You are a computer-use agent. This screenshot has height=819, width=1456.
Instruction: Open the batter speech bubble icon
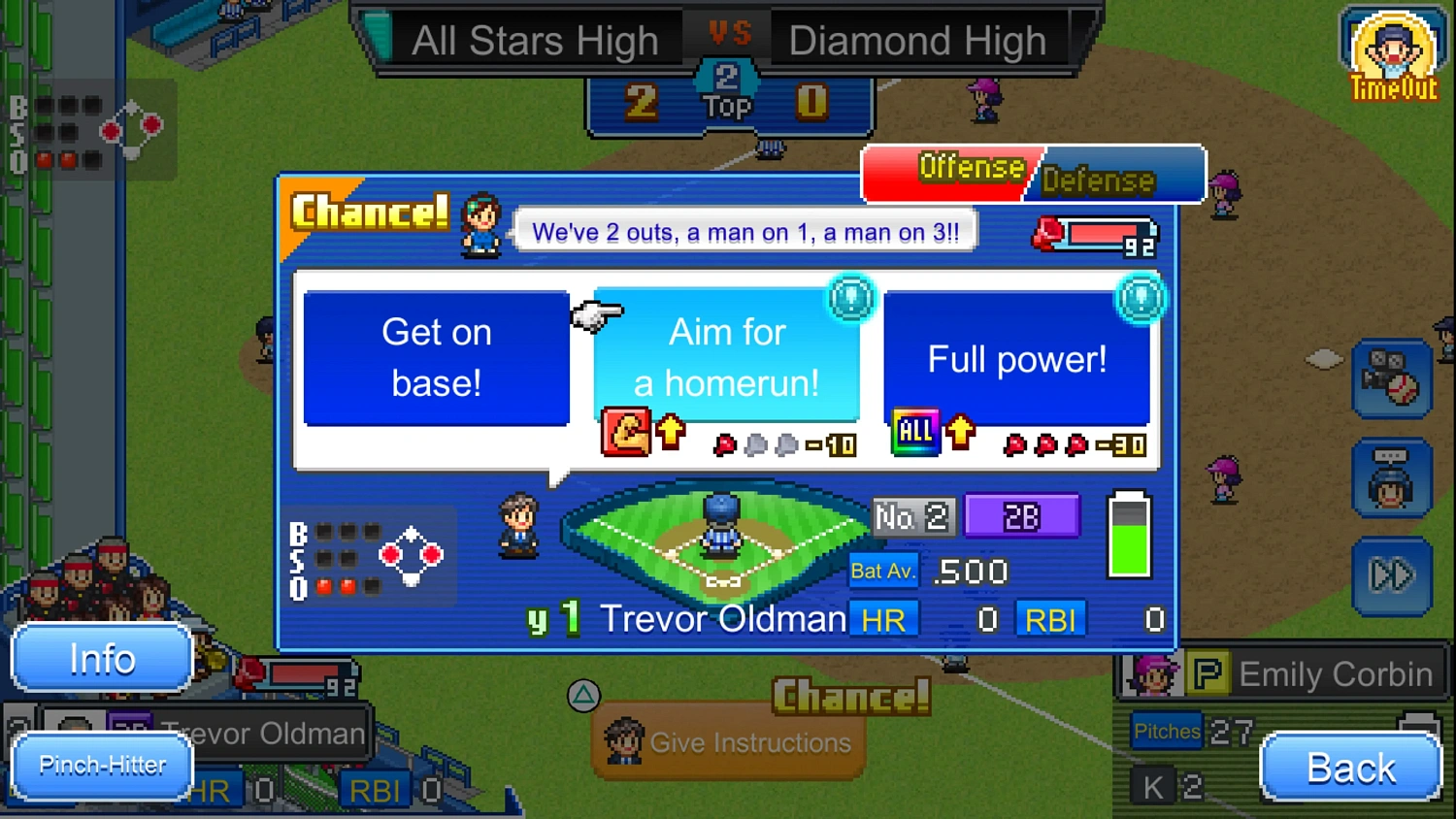[1392, 477]
